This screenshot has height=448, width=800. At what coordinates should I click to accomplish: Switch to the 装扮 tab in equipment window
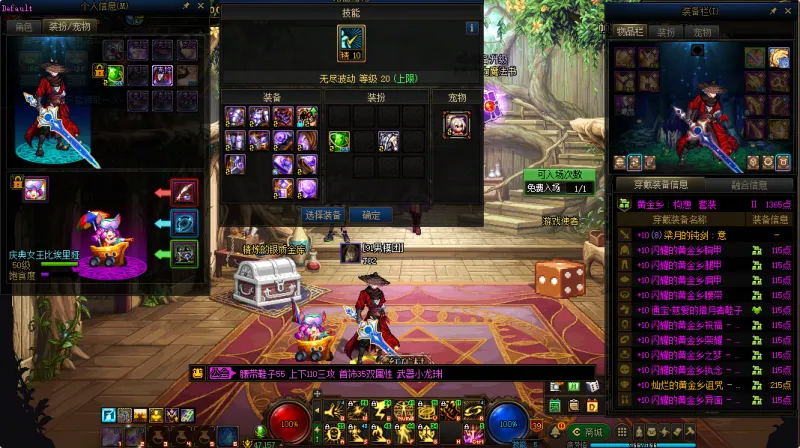click(665, 32)
